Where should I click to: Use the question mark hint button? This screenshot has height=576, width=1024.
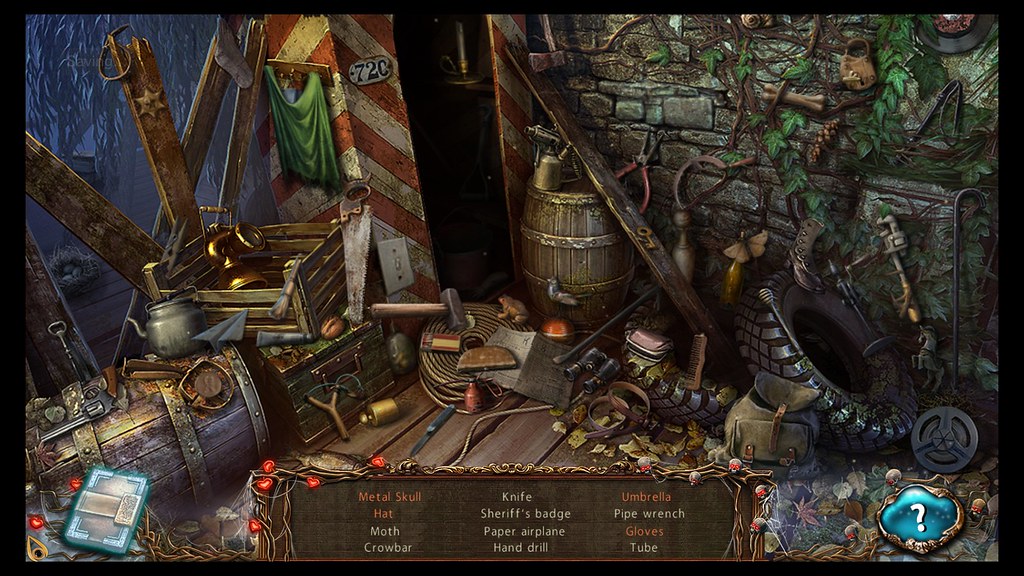point(918,517)
